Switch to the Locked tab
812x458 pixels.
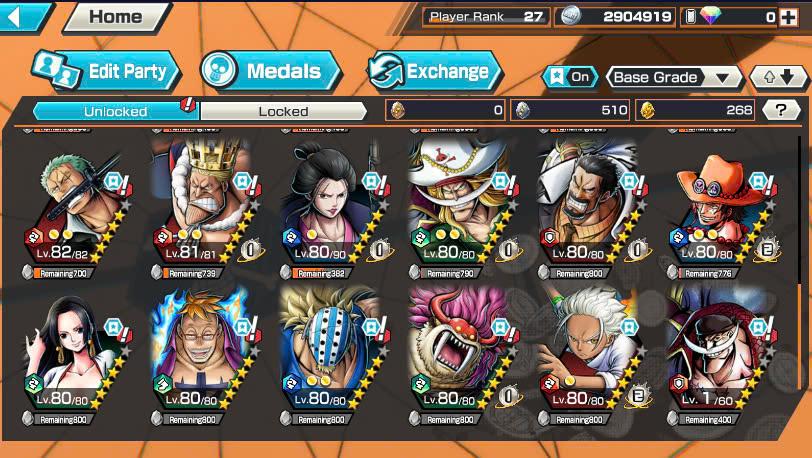(x=284, y=111)
